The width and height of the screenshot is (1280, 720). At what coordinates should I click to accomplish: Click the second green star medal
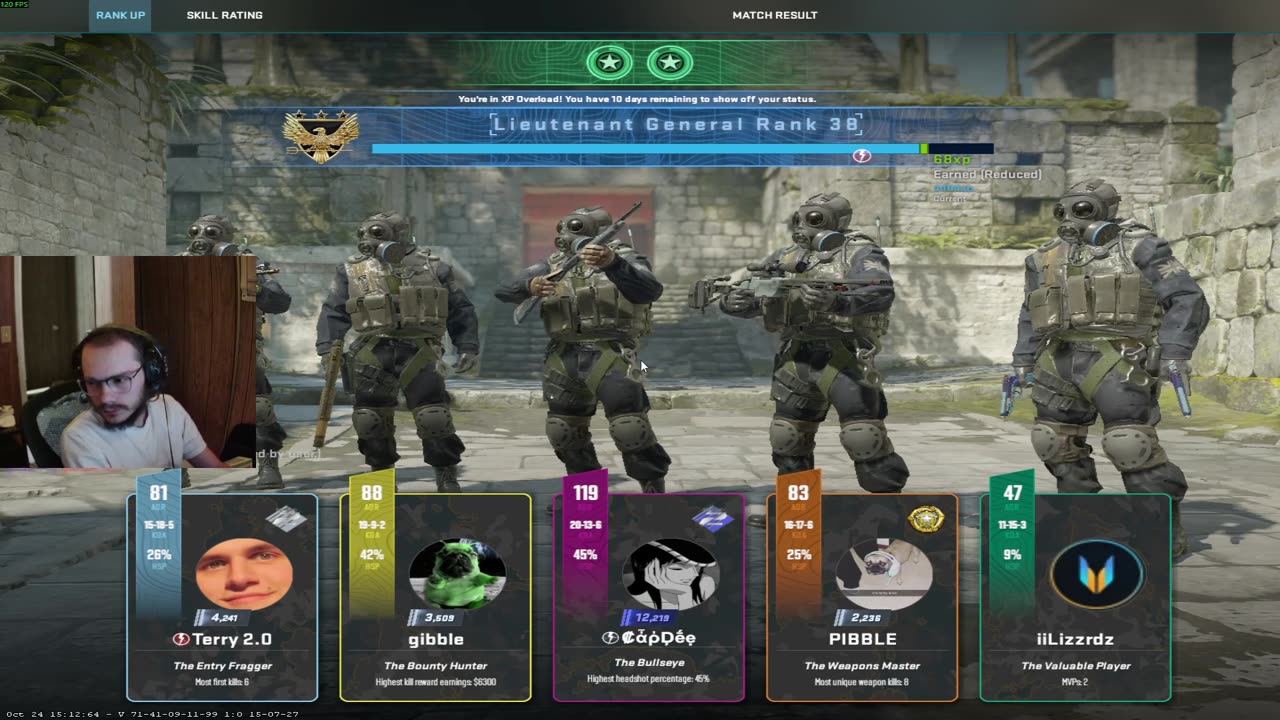coord(670,63)
